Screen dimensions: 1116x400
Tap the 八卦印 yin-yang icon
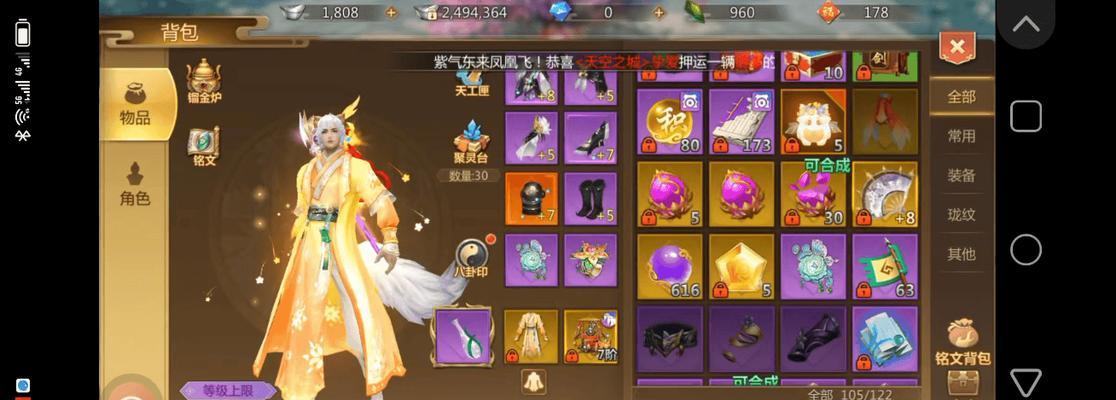pyautogui.click(x=472, y=255)
